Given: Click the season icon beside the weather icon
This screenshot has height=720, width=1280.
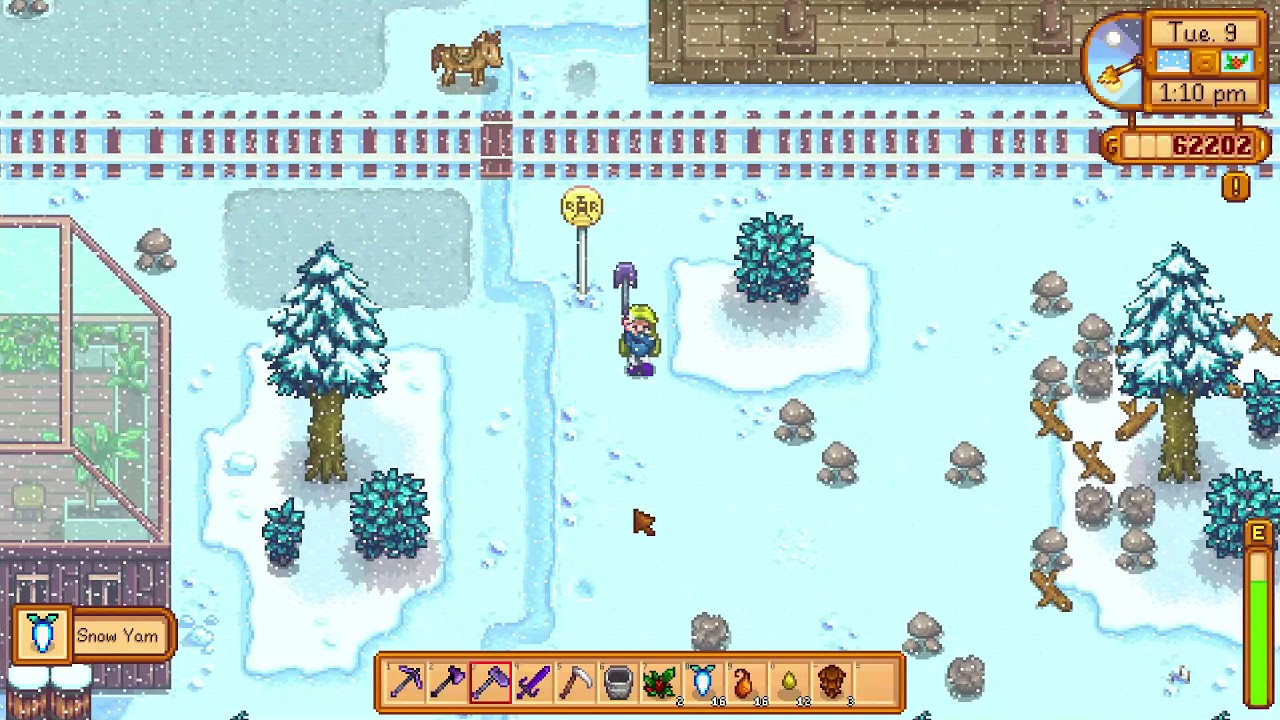Looking at the screenshot, I should (1236, 61).
